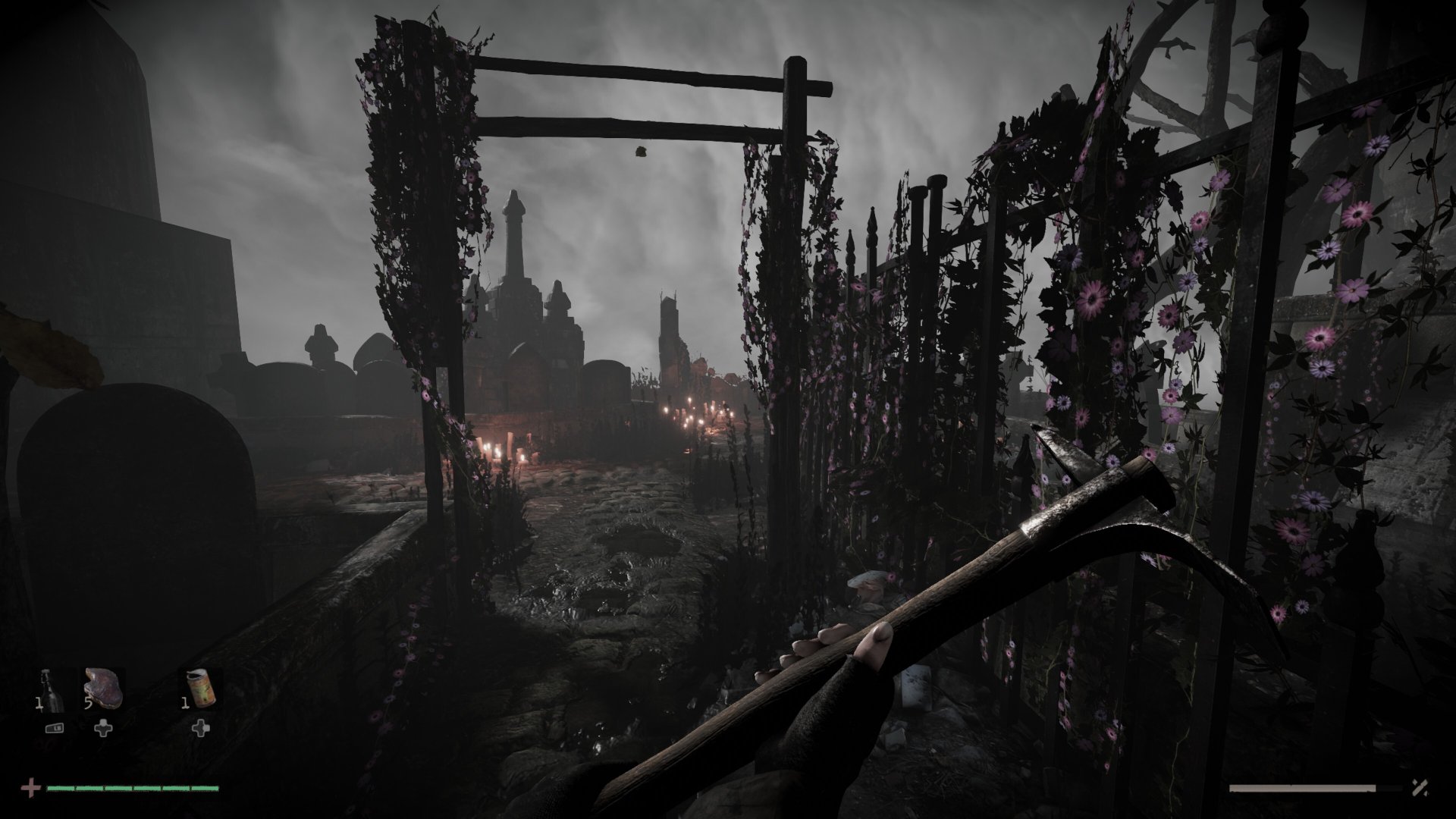Click the distant obelisk monument

(x=514, y=235)
